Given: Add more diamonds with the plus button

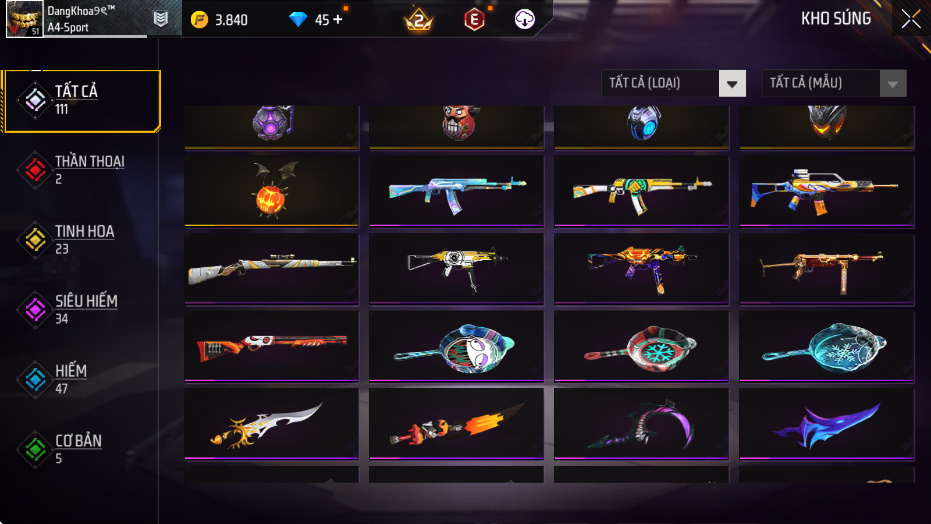Looking at the screenshot, I should pyautogui.click(x=337, y=19).
